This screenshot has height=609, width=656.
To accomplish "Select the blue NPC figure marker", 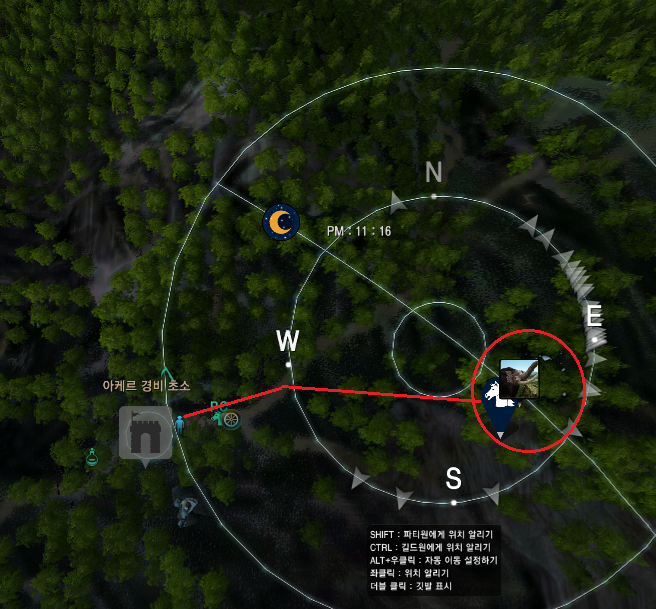I will point(180,425).
